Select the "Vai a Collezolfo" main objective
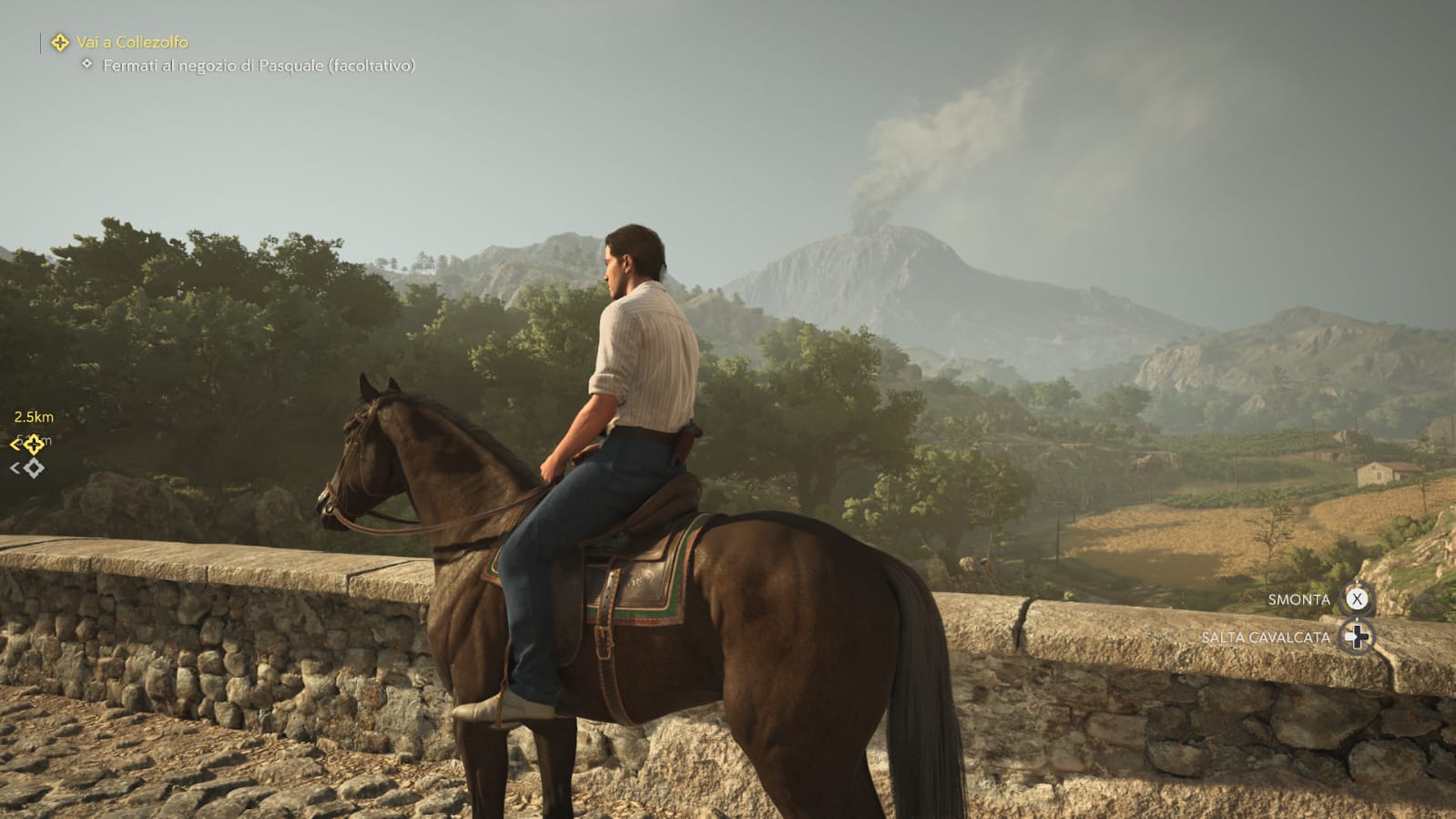The width and height of the screenshot is (1456, 819). tap(132, 42)
